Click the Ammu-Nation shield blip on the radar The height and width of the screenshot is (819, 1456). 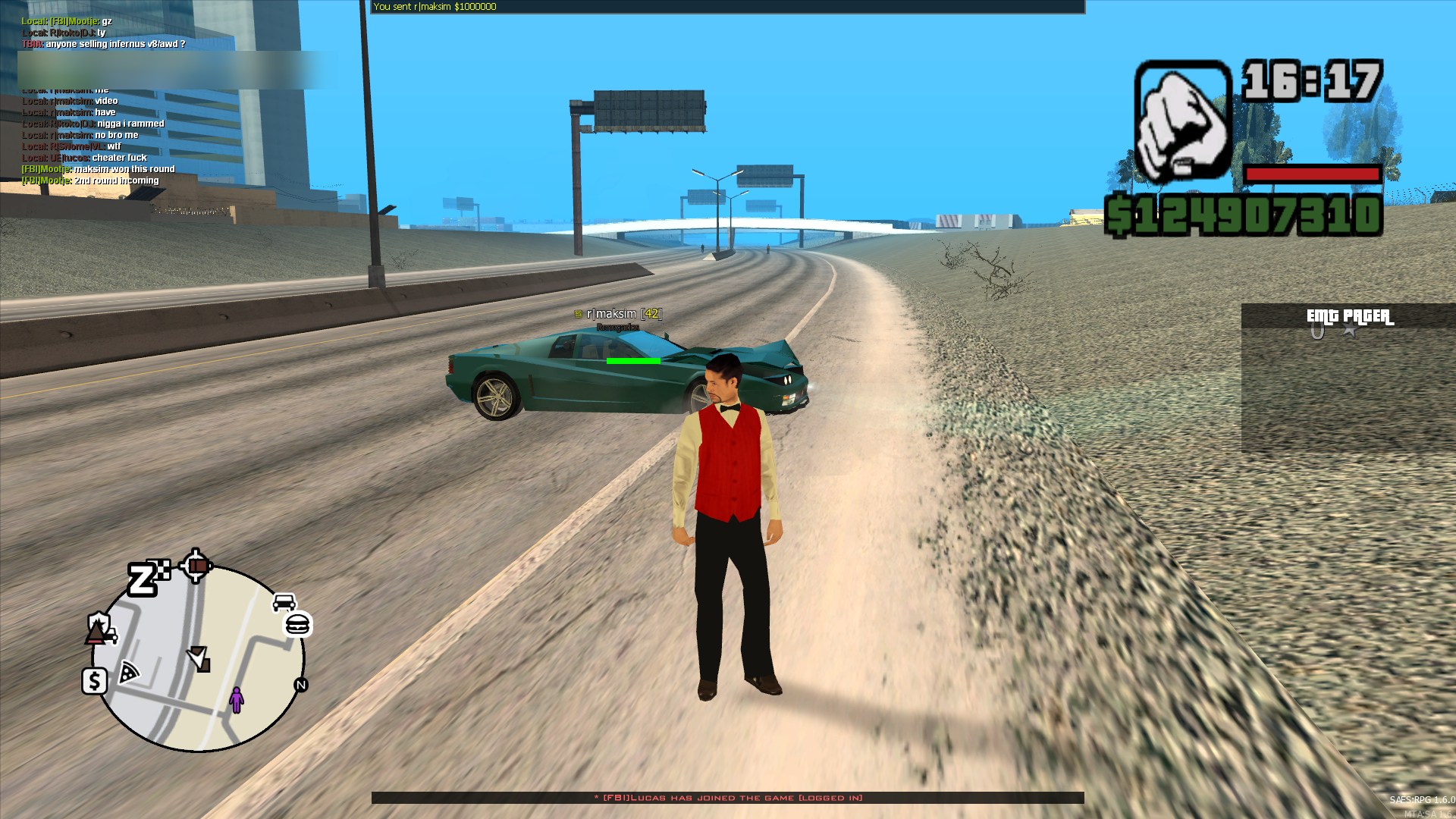tap(99, 622)
